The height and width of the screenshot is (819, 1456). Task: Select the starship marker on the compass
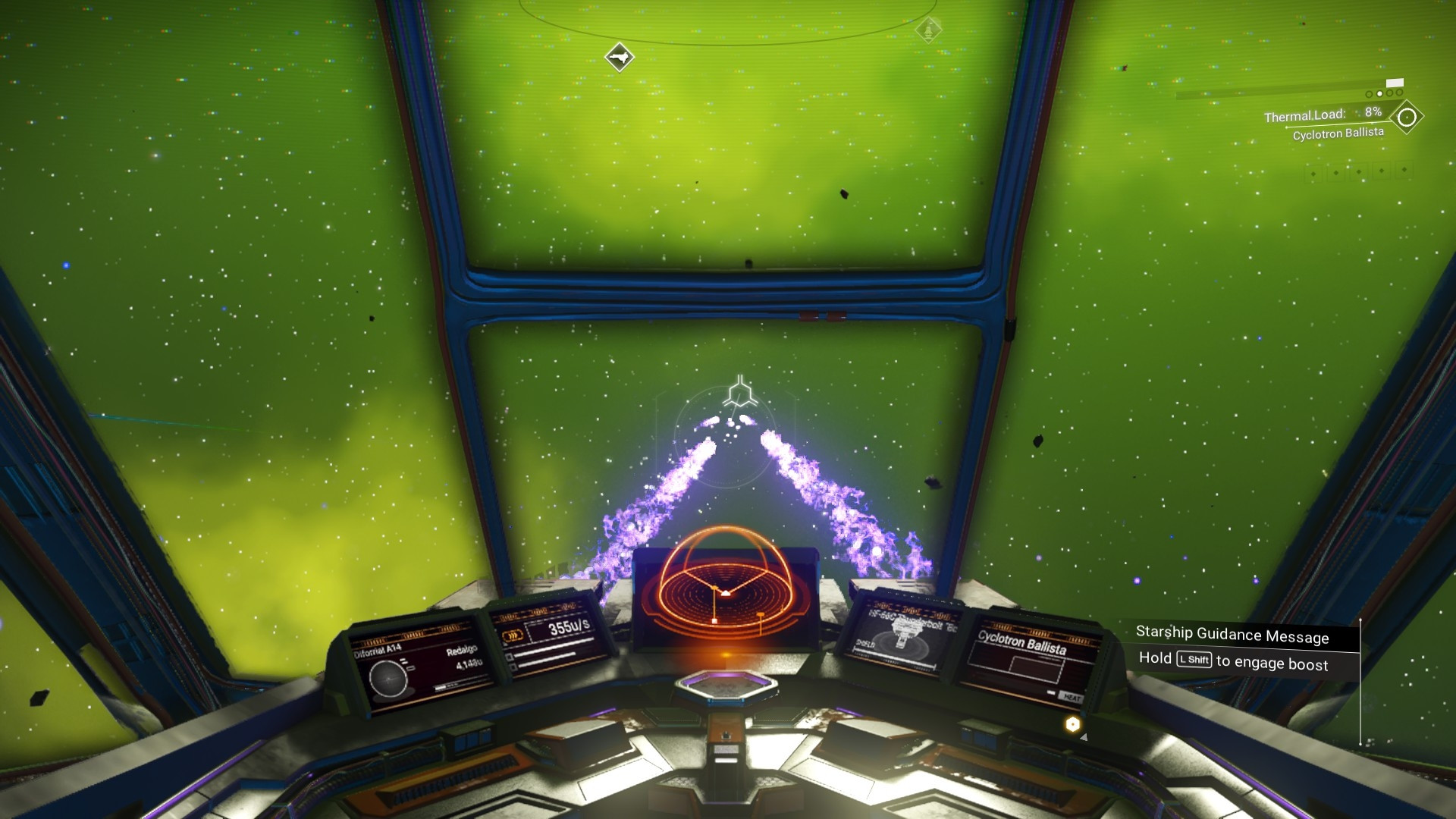point(619,57)
